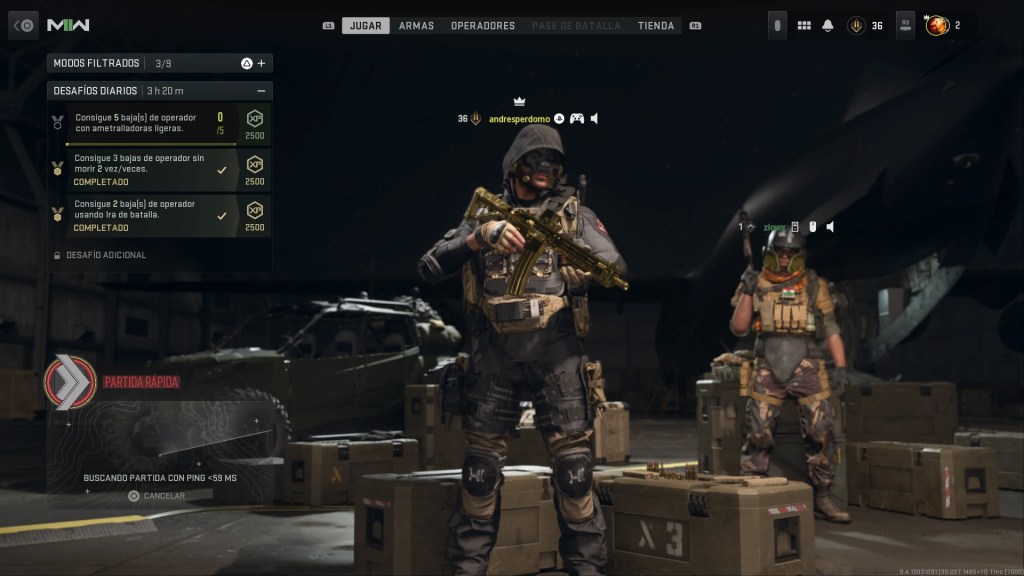Open the notifications bell
1024x576 pixels.
point(828,25)
